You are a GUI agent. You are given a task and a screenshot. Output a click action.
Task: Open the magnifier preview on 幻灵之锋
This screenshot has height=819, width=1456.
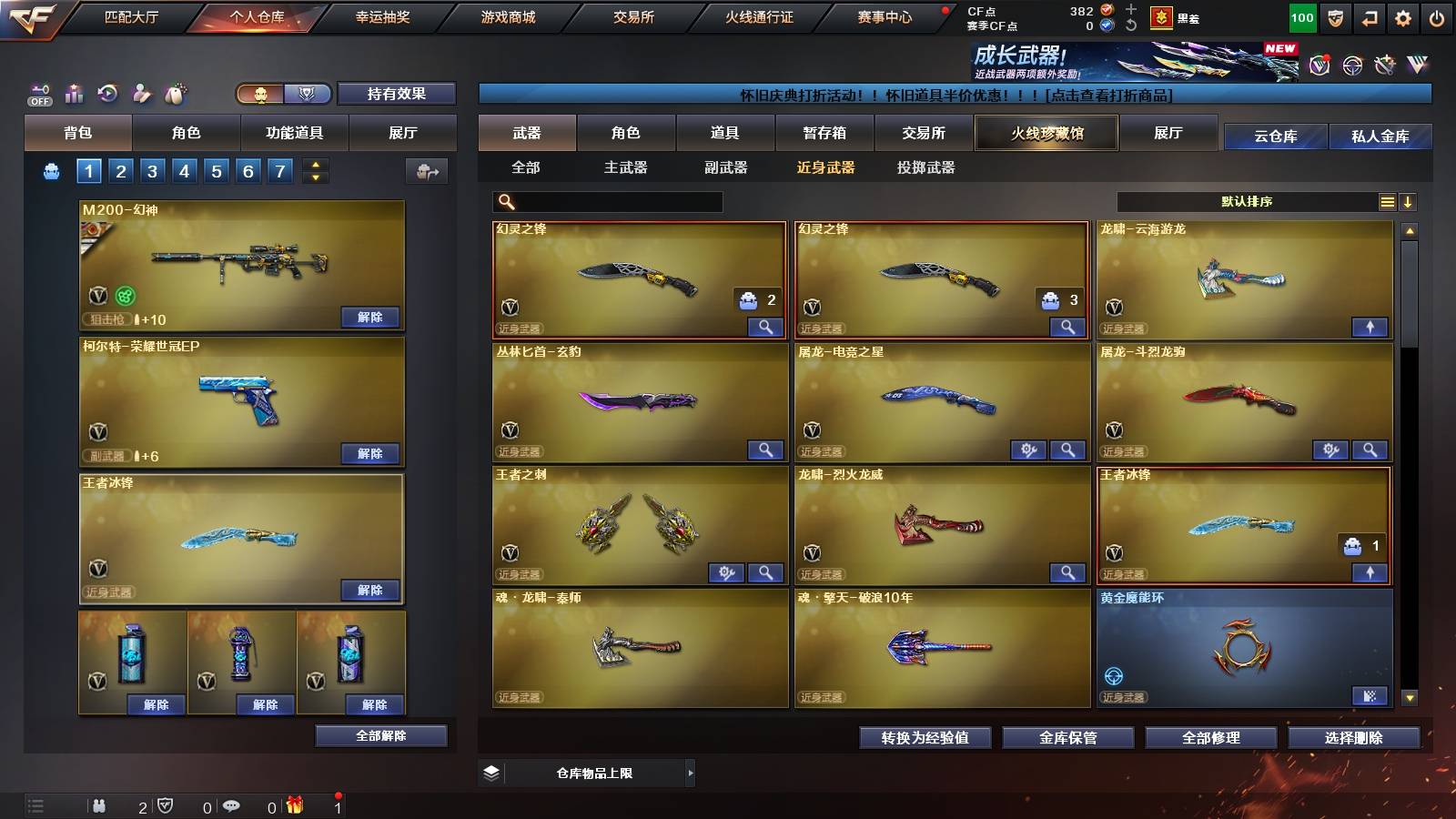[767, 325]
